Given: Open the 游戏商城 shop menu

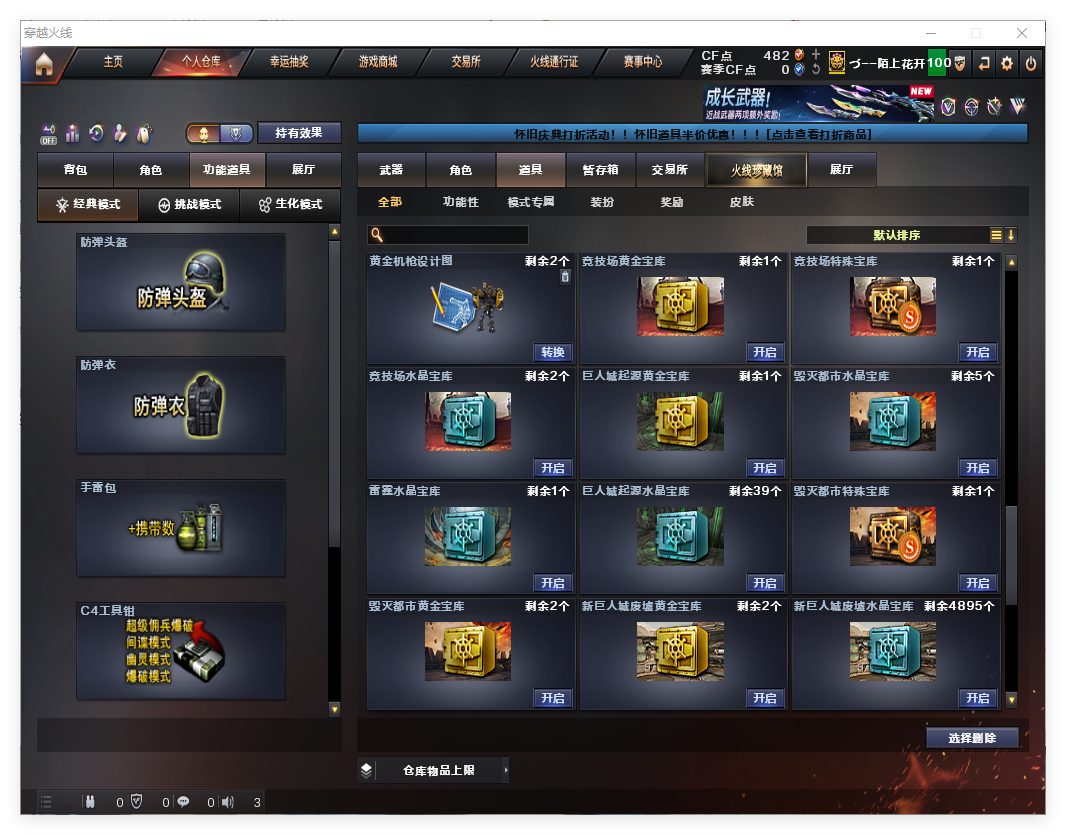Looking at the screenshot, I should pyautogui.click(x=378, y=62).
